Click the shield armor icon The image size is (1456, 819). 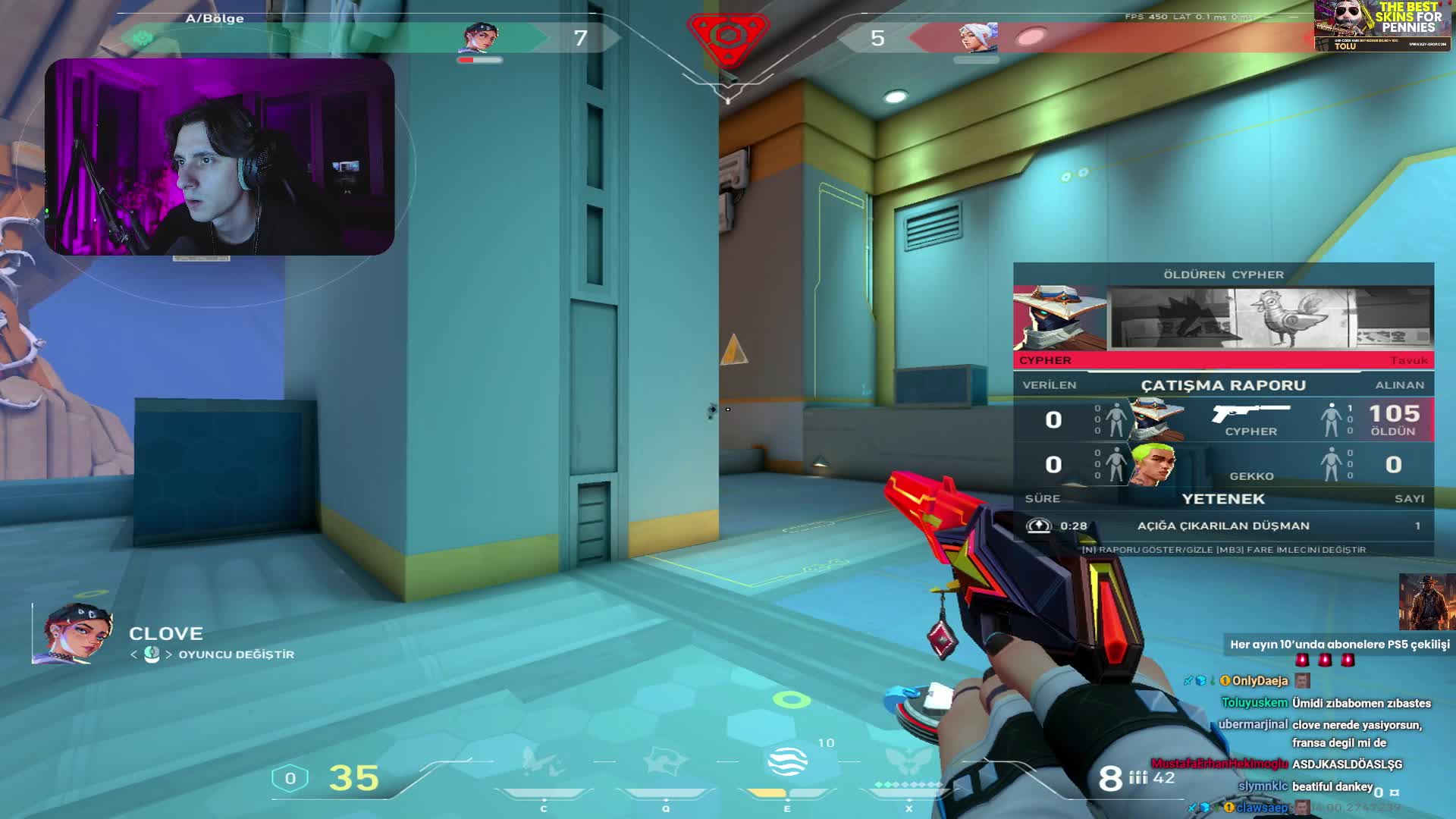(290, 778)
